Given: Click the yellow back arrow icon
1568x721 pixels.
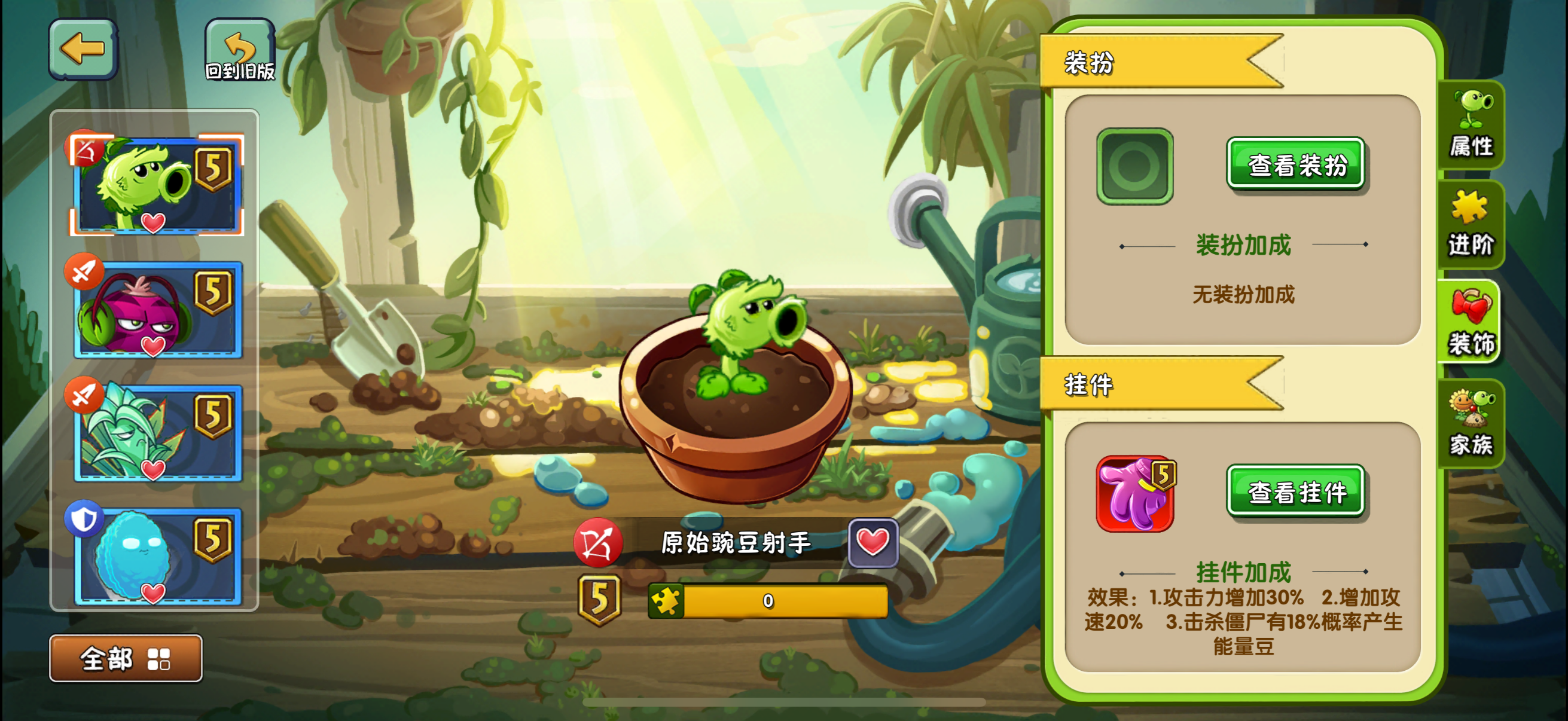Looking at the screenshot, I should coord(83,47).
